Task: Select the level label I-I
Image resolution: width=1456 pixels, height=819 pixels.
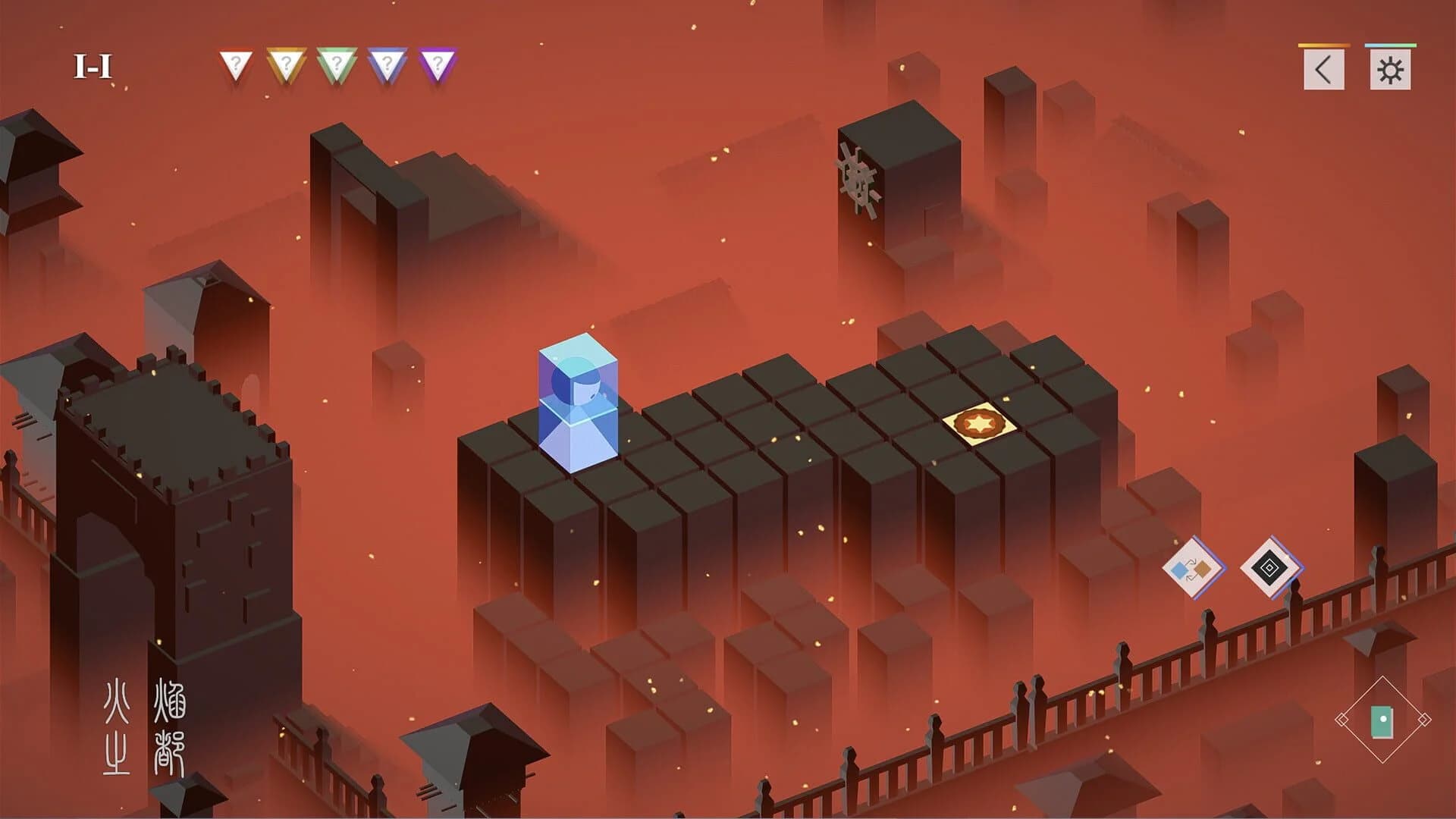Action: 93,64
